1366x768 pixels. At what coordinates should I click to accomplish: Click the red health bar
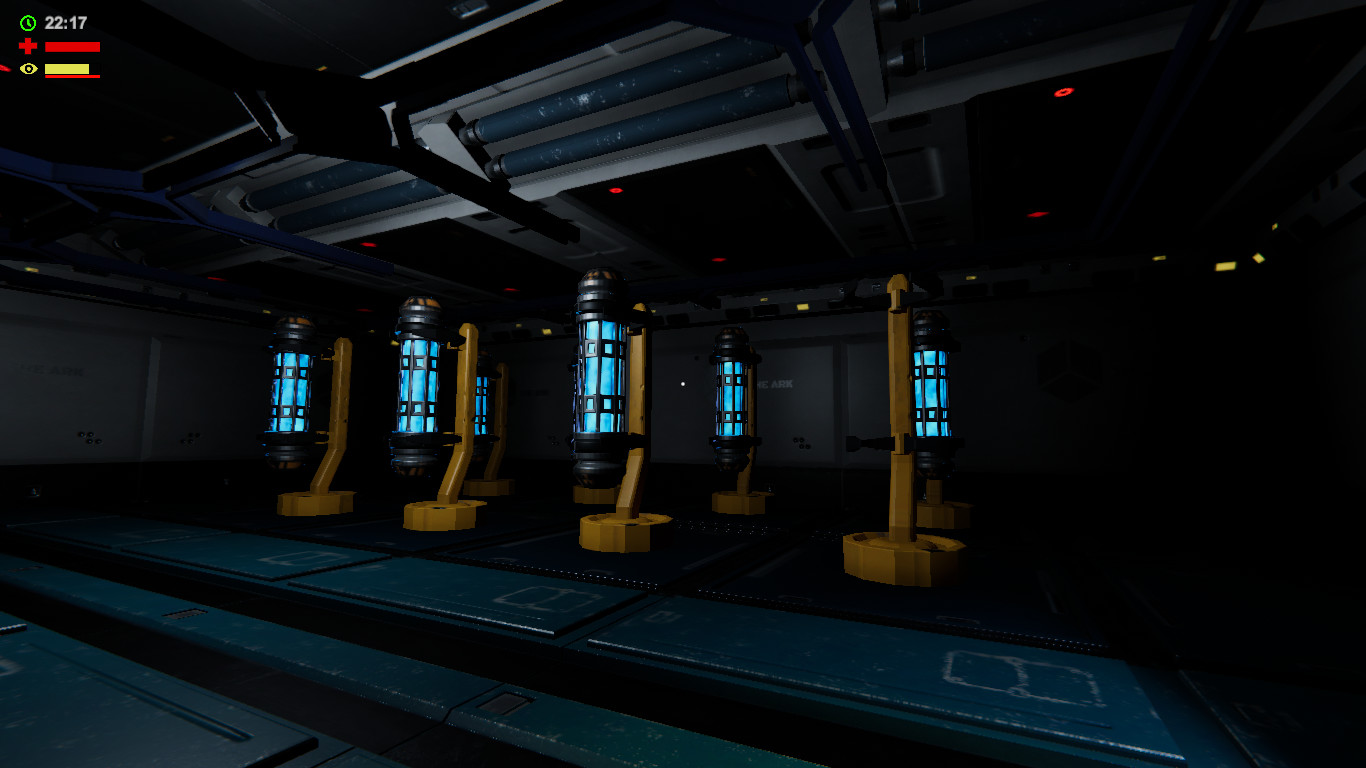tap(72, 45)
